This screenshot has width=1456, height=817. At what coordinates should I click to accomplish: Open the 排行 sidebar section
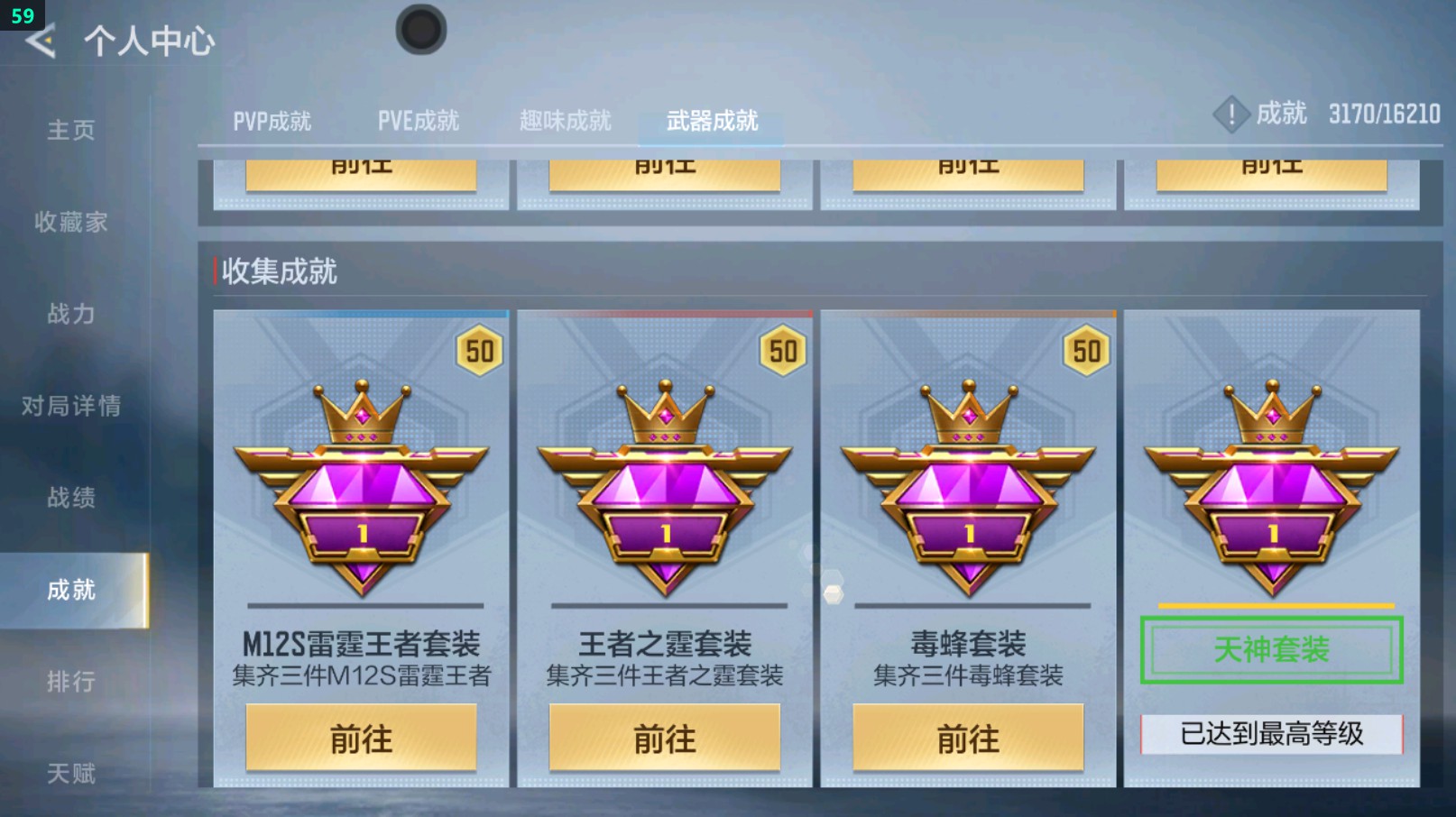point(72,683)
